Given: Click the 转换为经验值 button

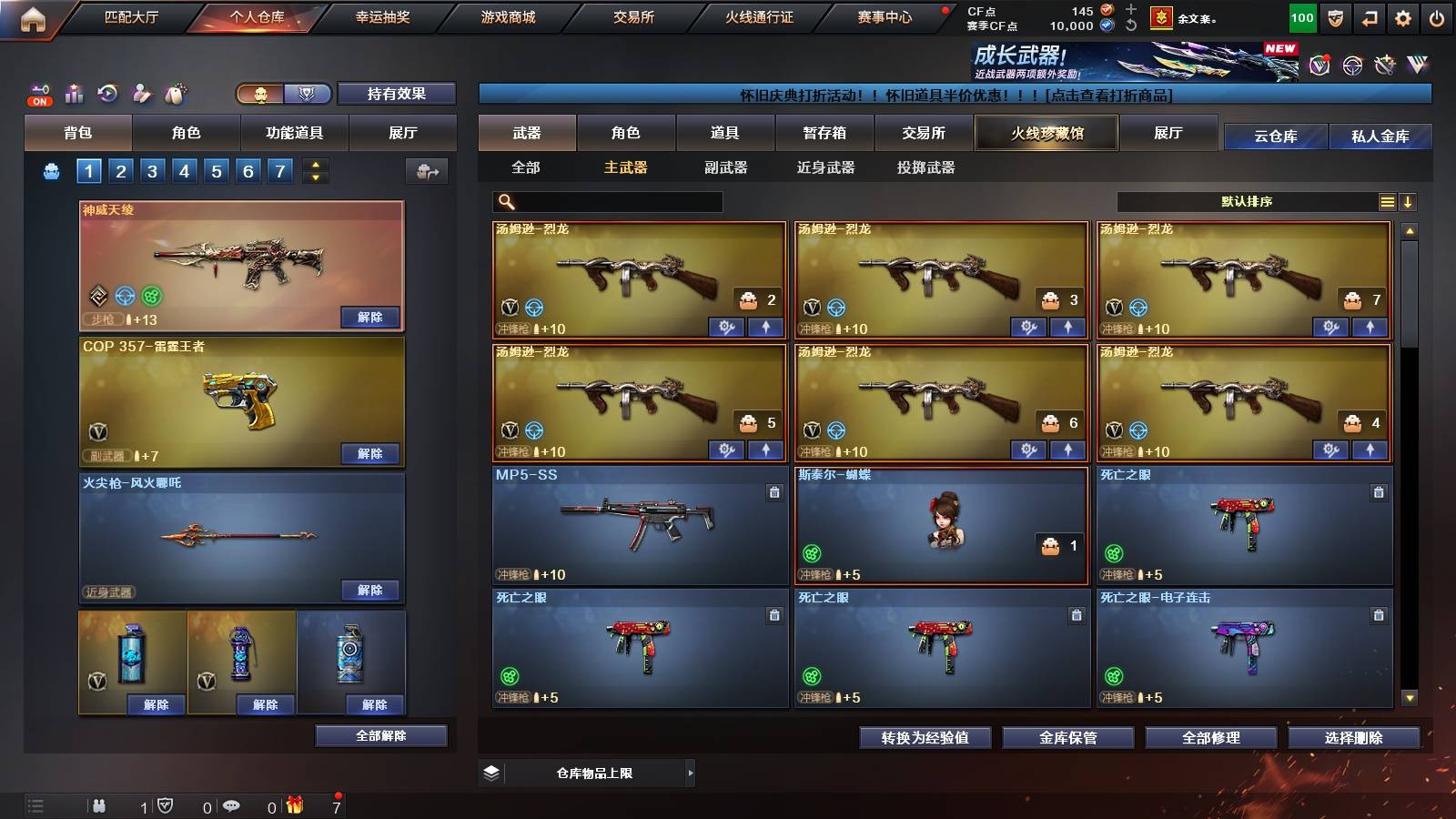Looking at the screenshot, I should pyautogui.click(x=926, y=738).
